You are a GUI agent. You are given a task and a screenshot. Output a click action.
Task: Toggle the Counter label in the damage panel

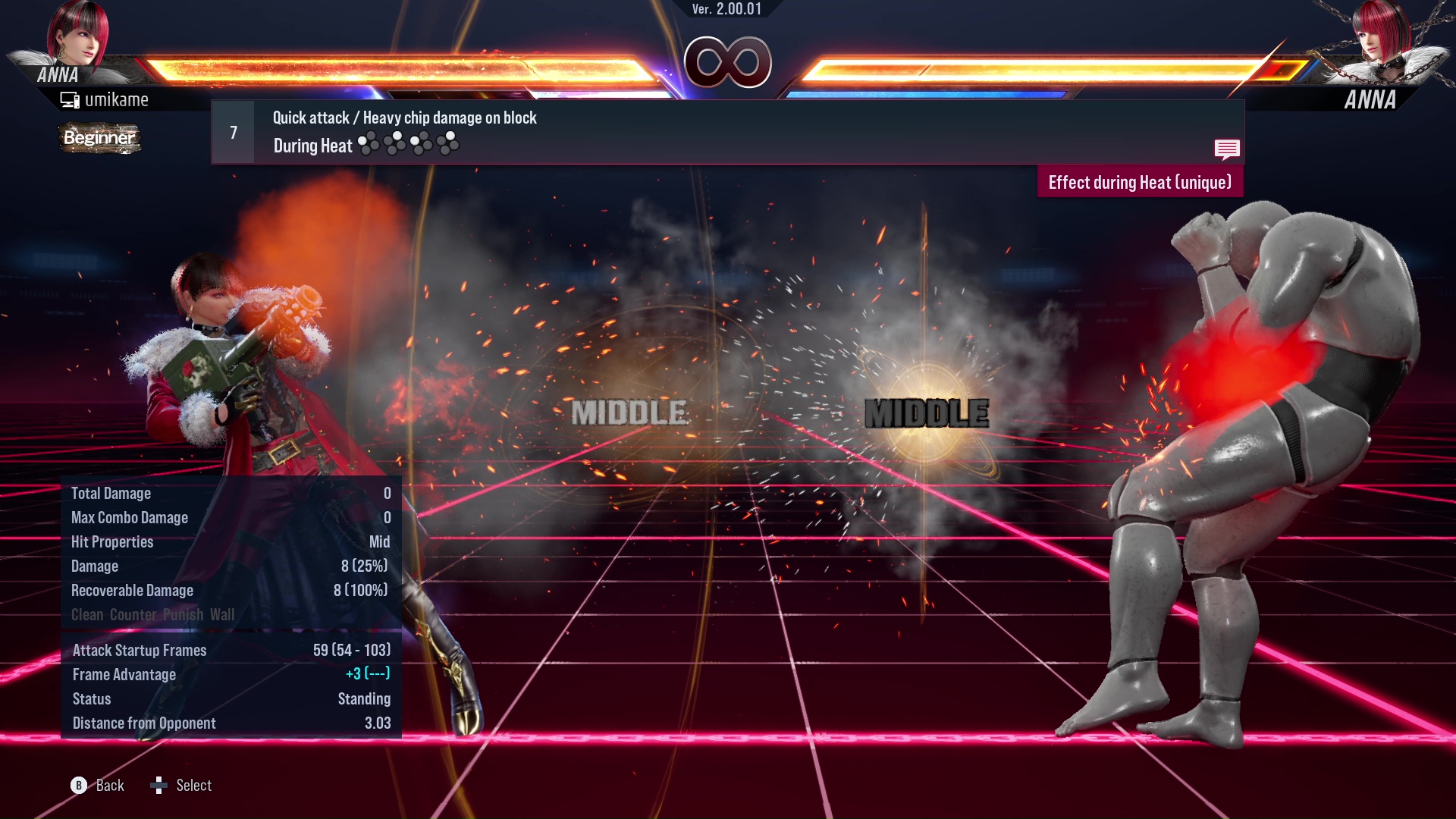(133, 615)
